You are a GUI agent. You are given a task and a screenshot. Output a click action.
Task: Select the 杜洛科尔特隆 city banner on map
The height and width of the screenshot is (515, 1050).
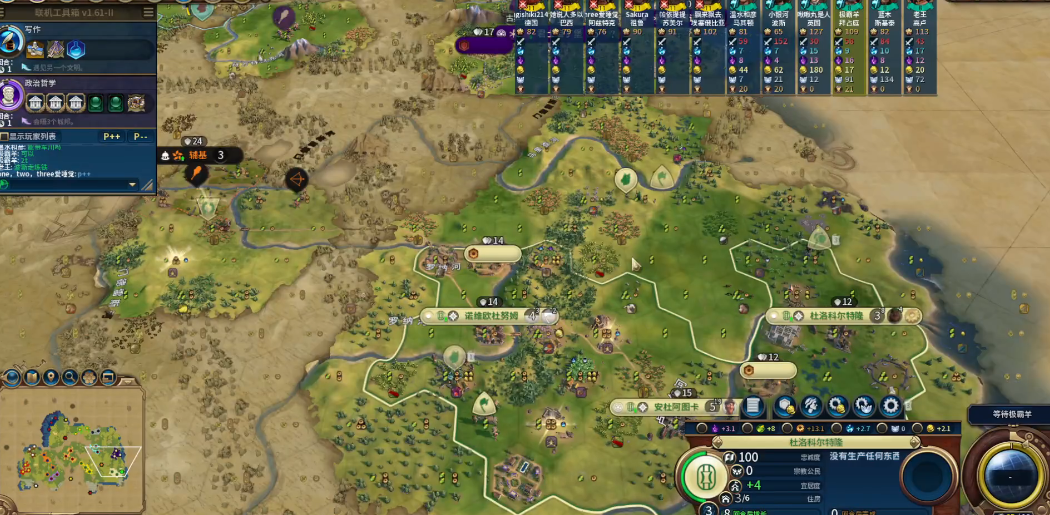838,315
